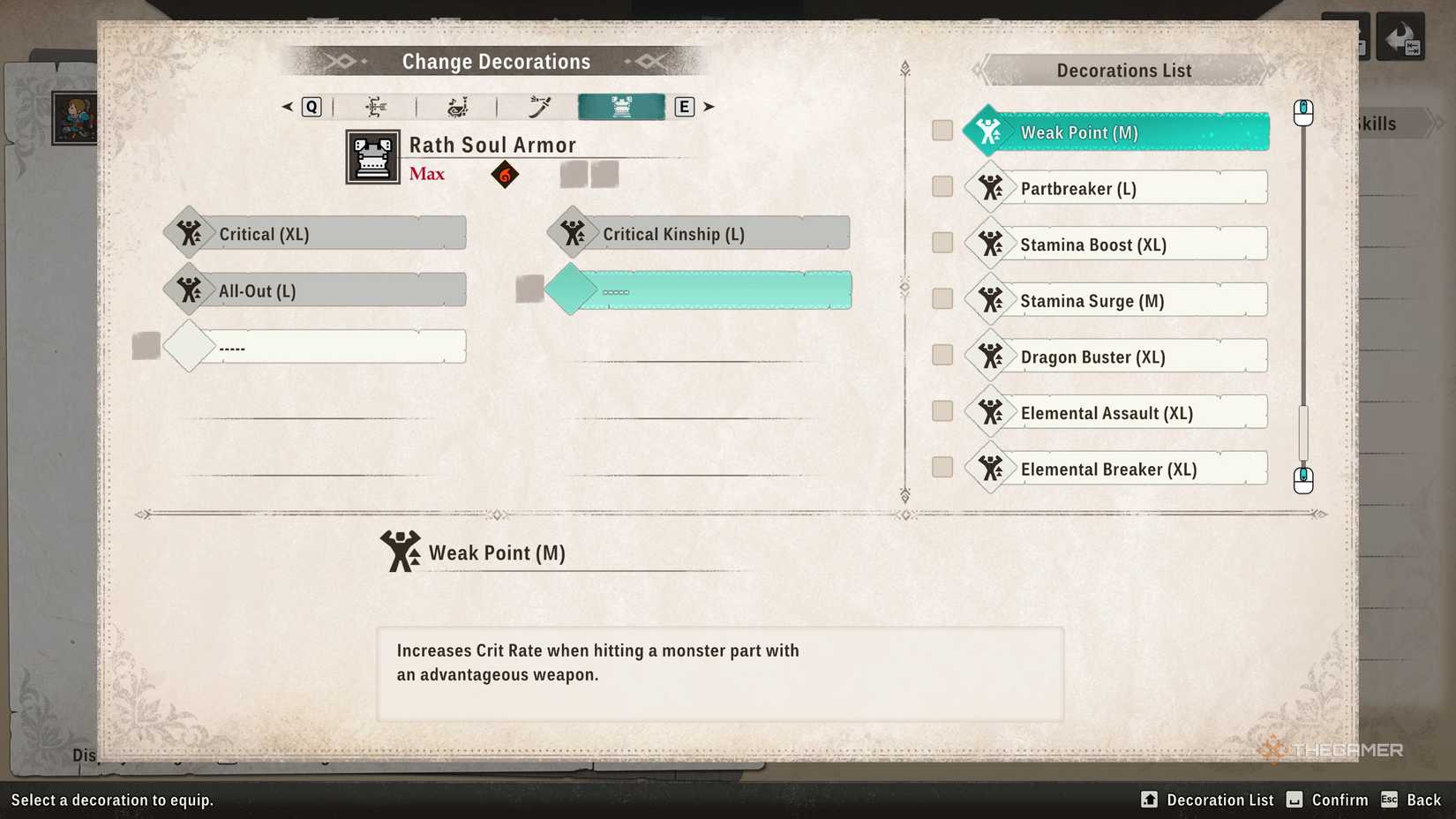Check the box next to Partbreaker (L)
1456x819 pixels.
pos(941,186)
